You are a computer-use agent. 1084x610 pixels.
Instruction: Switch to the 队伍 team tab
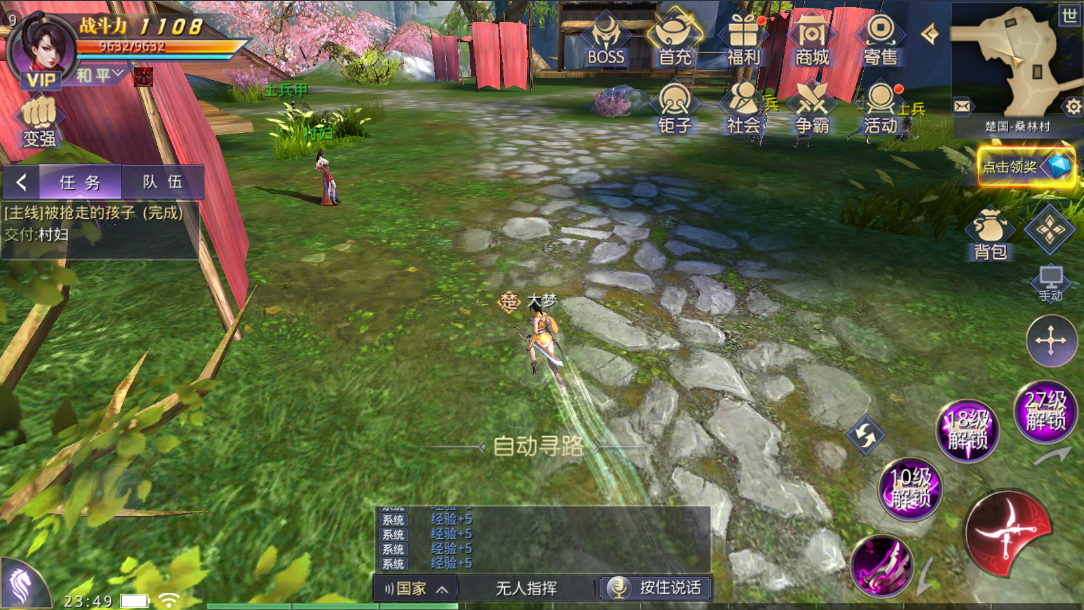162,182
